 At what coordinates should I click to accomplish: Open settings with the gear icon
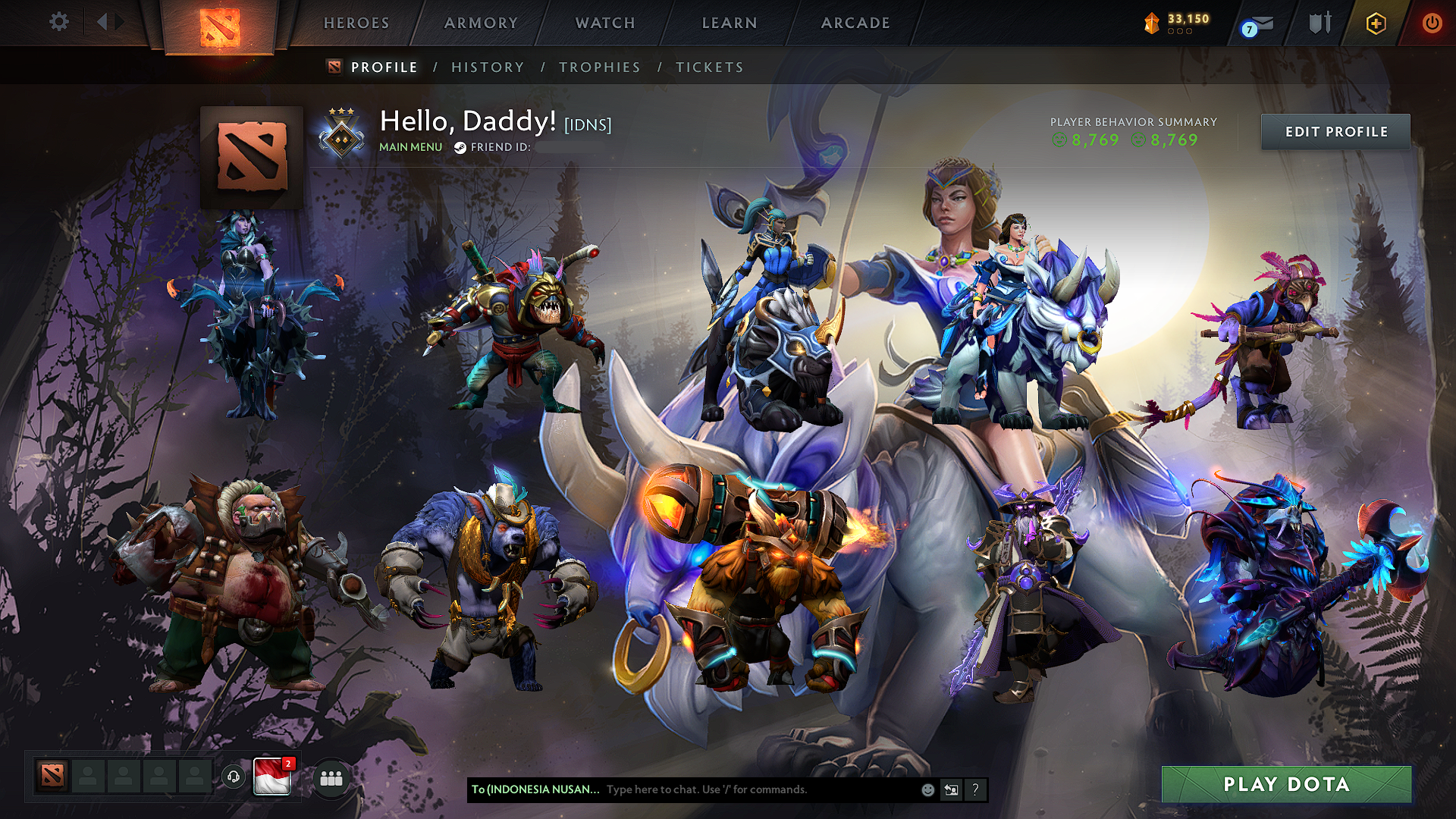(x=58, y=22)
